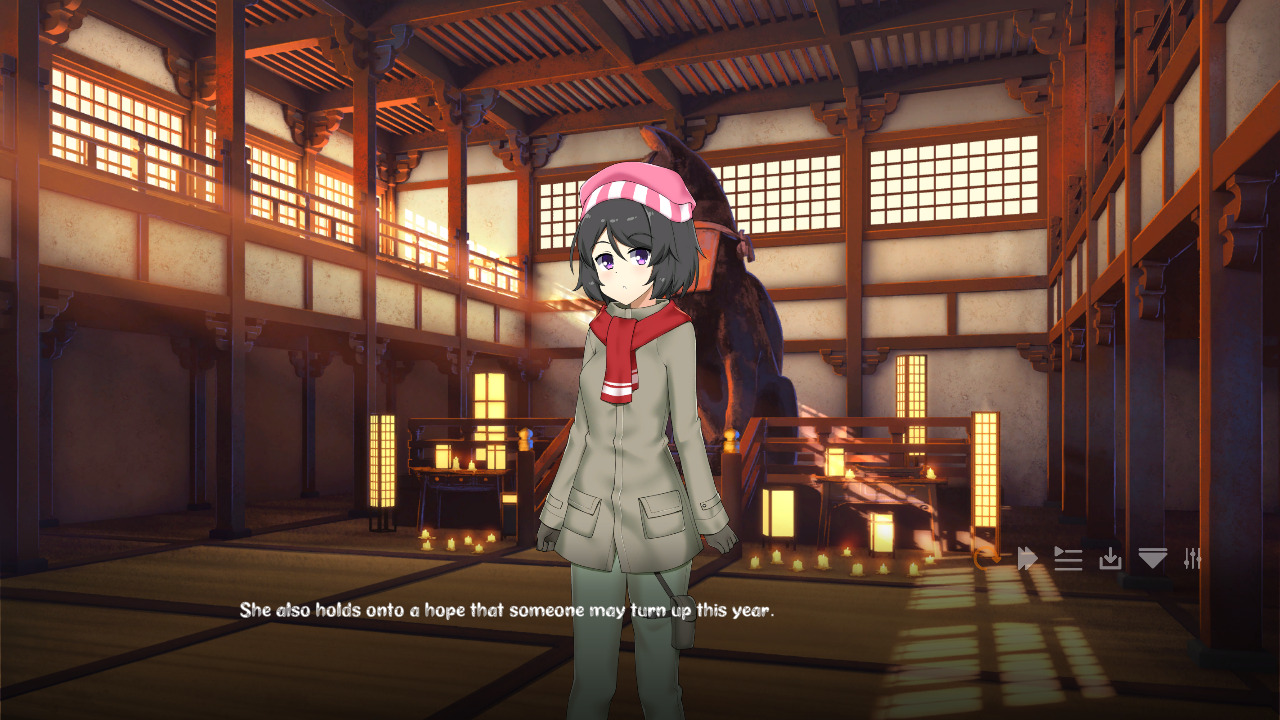1280x720 pixels.
Task: Click the glowing standing lantern on the left
Action: [385, 460]
